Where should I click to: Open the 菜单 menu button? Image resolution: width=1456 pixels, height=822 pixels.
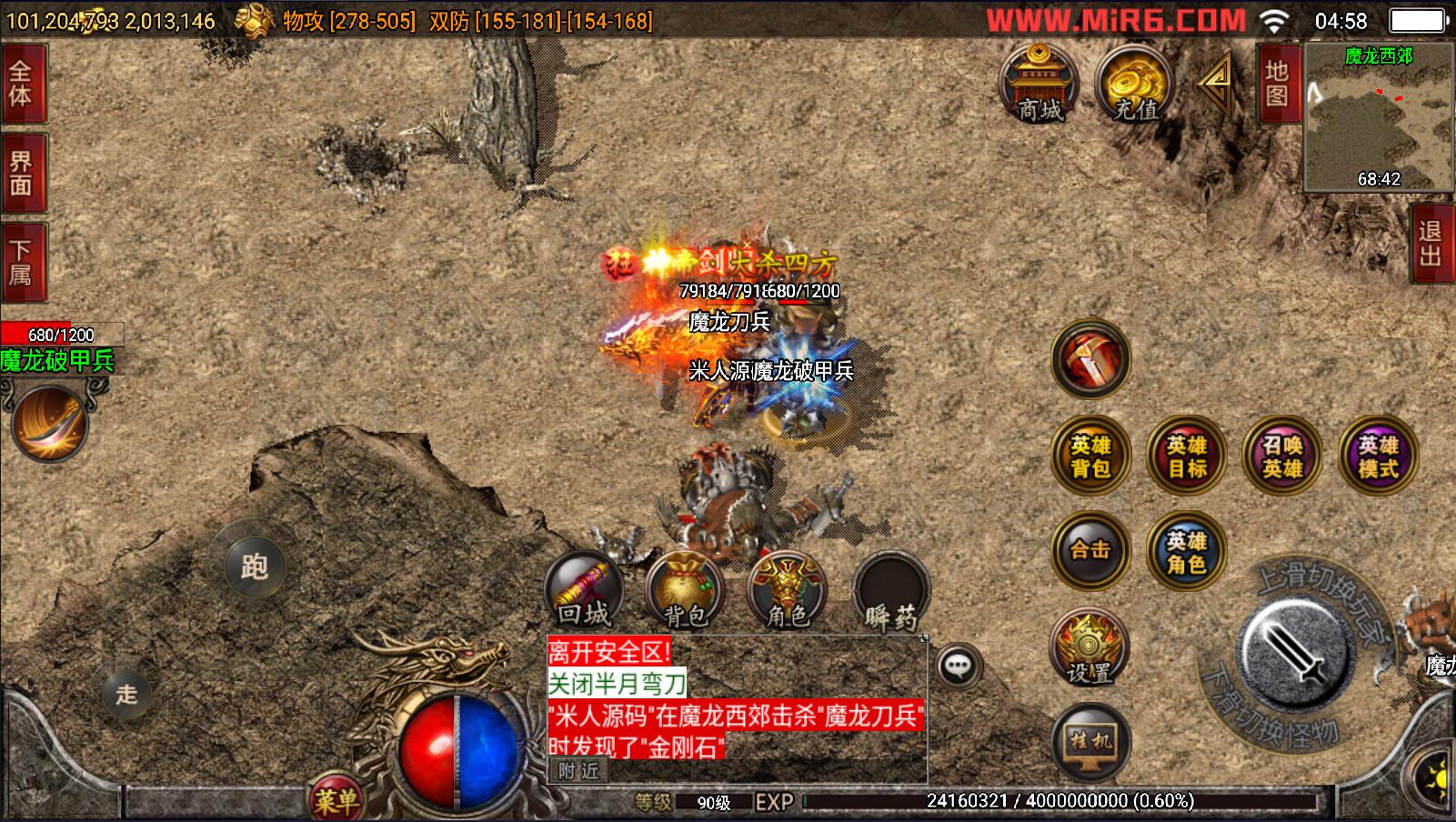coord(336,799)
